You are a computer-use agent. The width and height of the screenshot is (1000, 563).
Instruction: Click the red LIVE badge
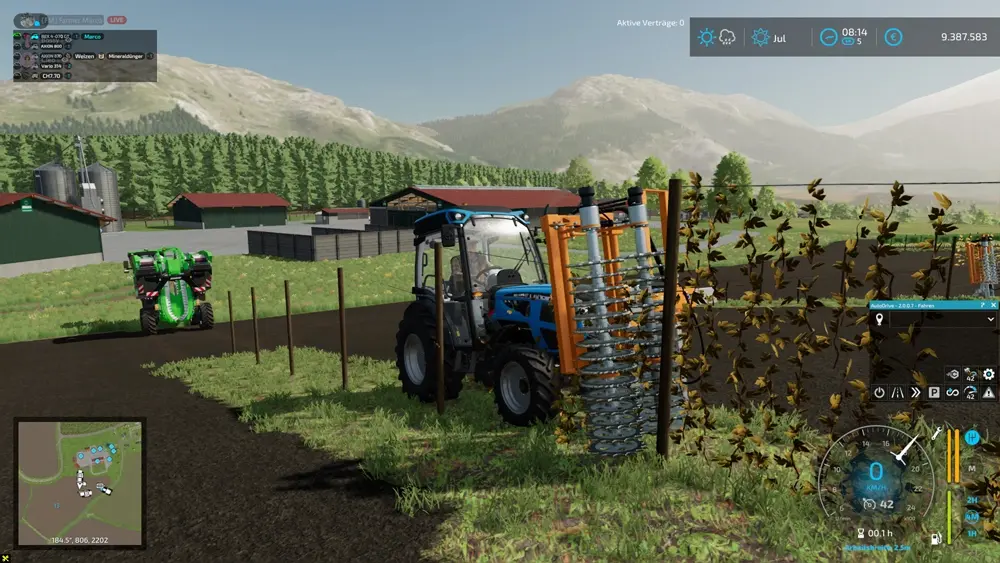pyautogui.click(x=117, y=20)
